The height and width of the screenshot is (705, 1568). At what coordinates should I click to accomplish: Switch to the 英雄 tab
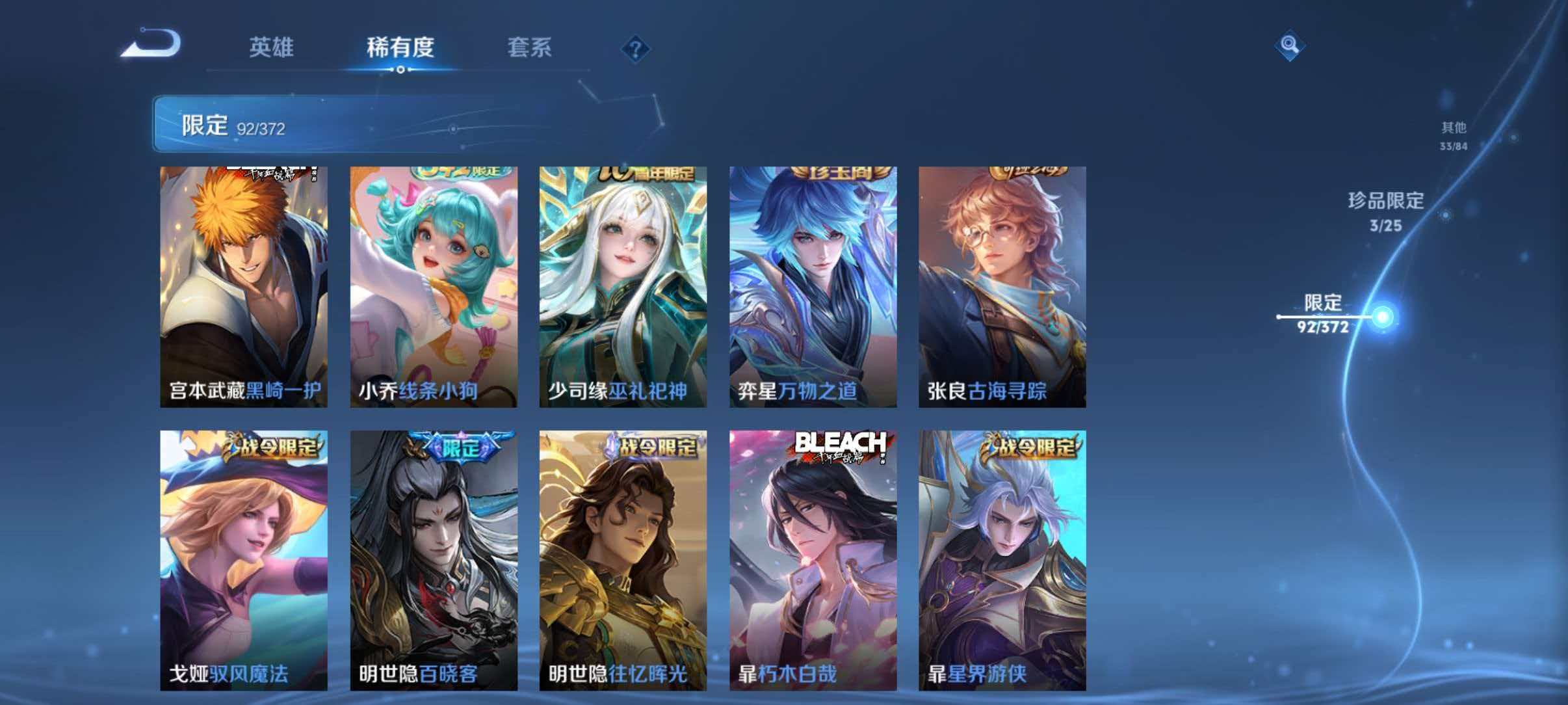click(x=272, y=47)
